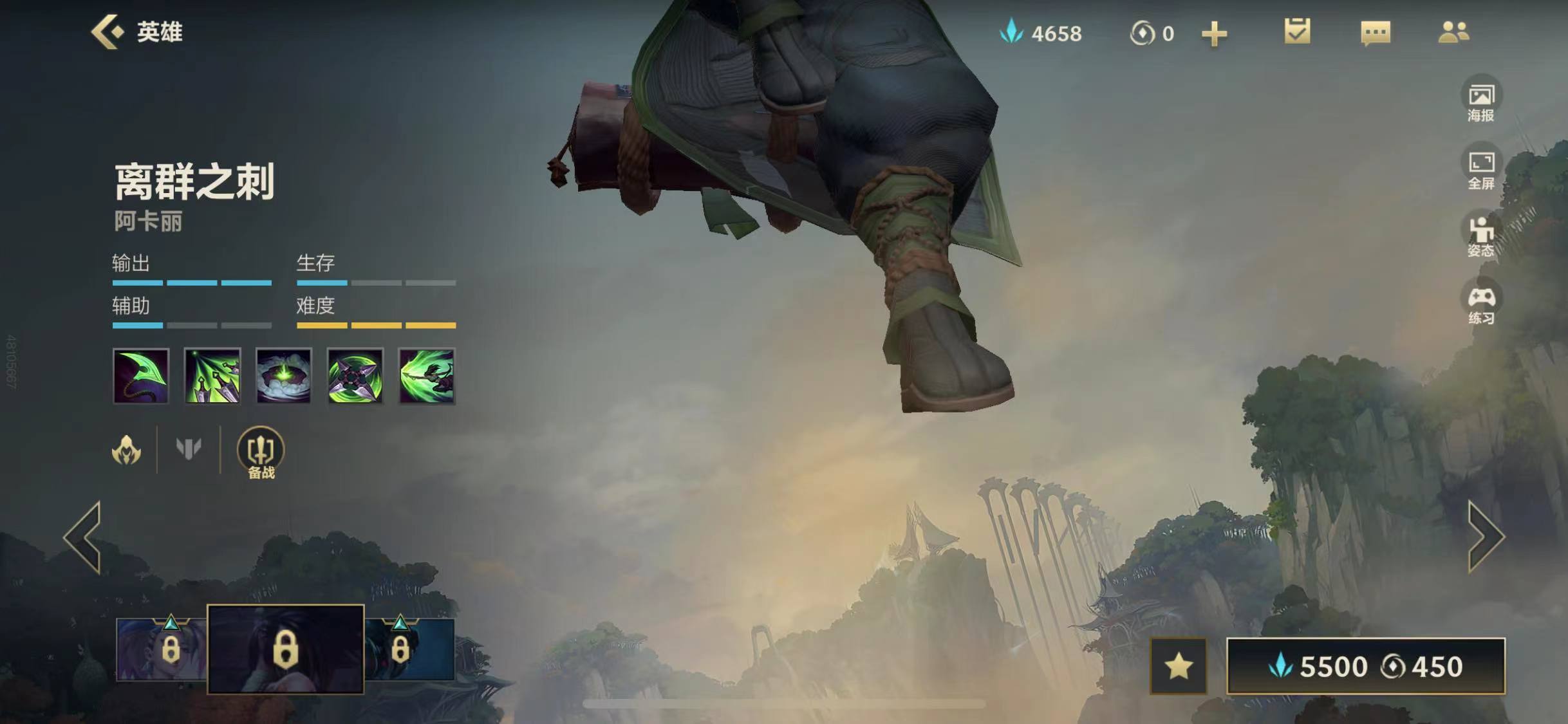Select the shuriken flip ability icon
1568x724 pixels.
(355, 376)
